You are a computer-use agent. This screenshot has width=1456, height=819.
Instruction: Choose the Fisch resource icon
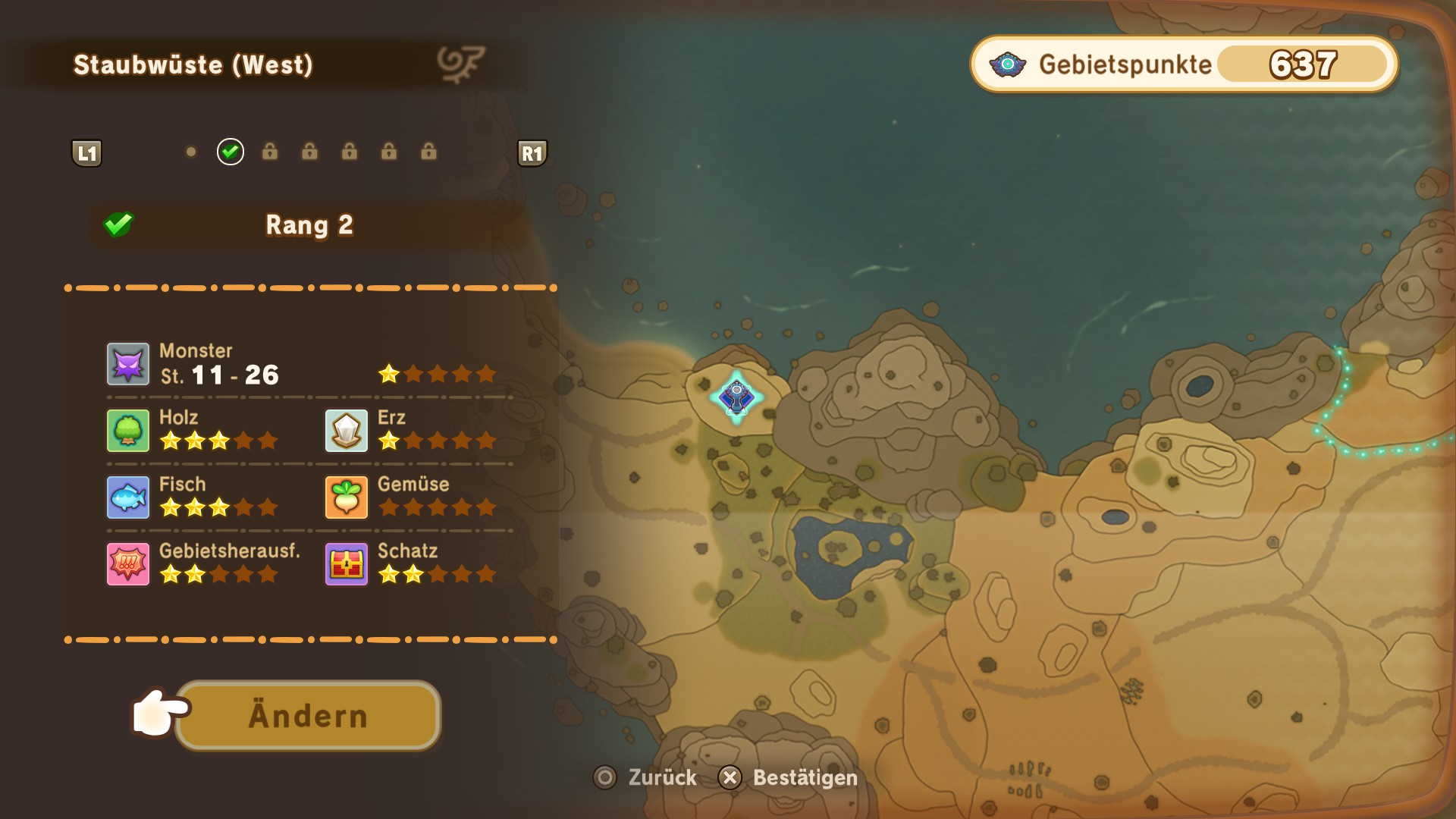[127, 497]
